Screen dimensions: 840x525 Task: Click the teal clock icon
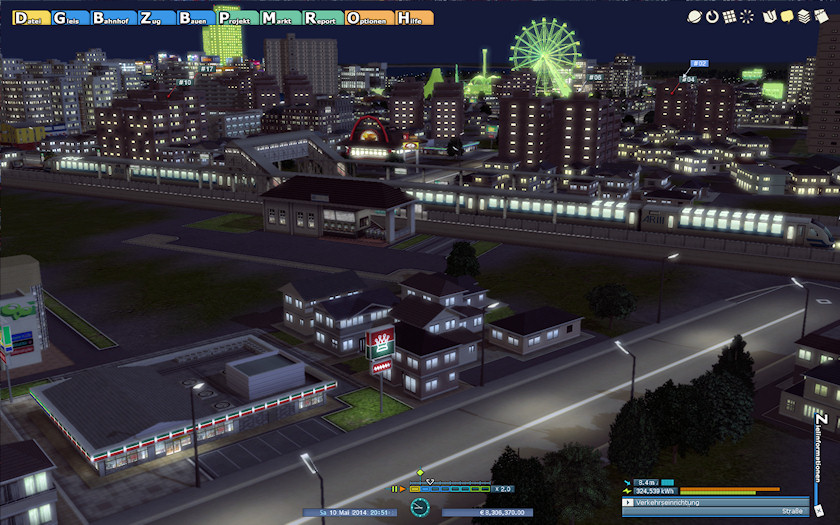coord(420,508)
